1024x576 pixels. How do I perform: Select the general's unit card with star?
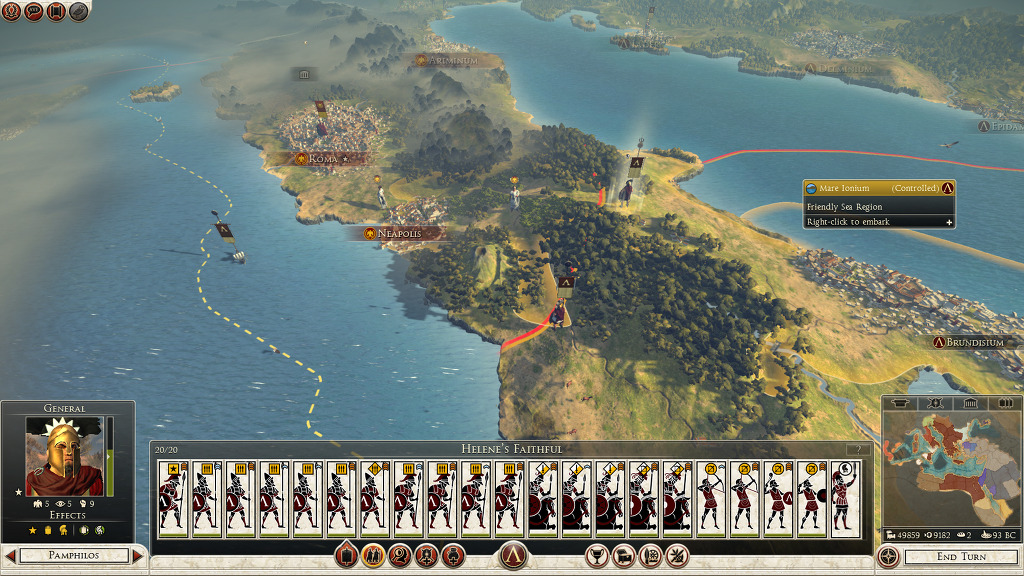173,496
